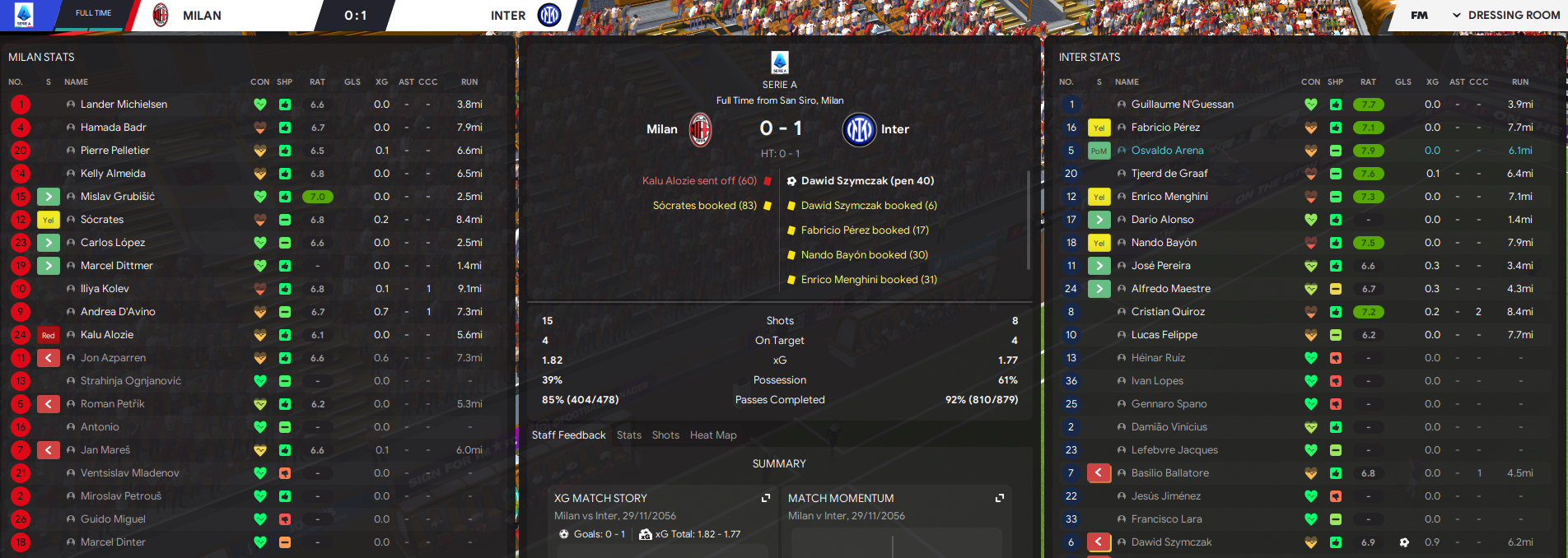The image size is (1568, 558).
Task: Open Kalu Alozie's player row
Action: click(107, 335)
